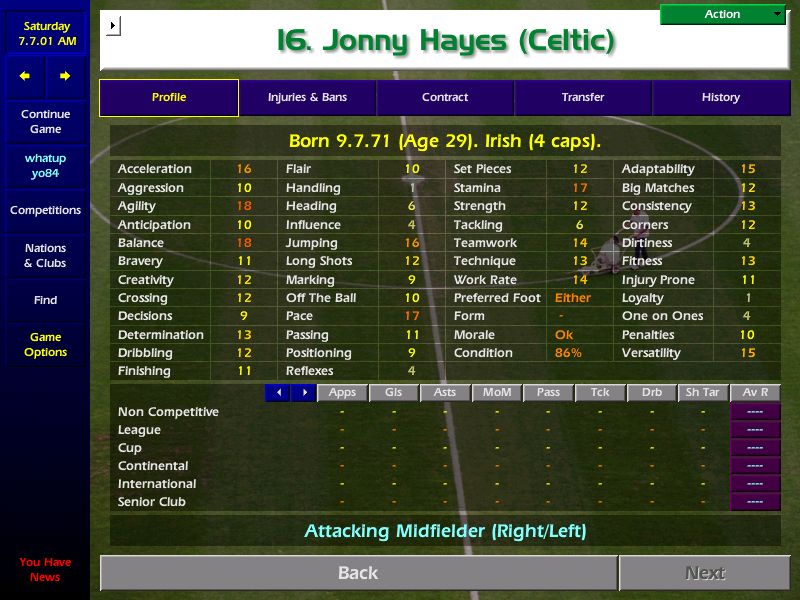This screenshot has height=600, width=800.
Task: Click Continue Game in the sidebar
Action: coord(45,122)
